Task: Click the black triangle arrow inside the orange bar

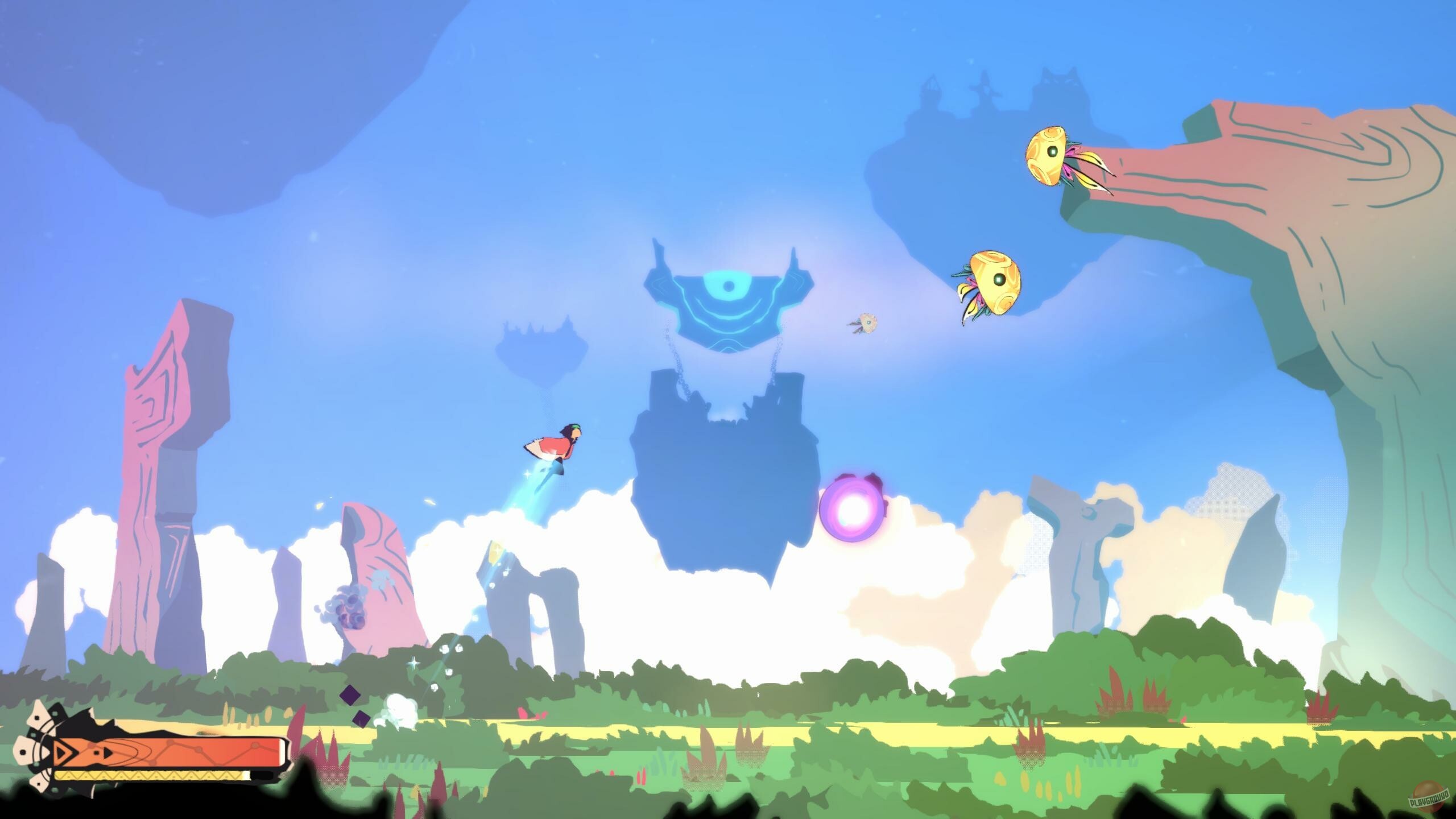Action: [x=107, y=754]
